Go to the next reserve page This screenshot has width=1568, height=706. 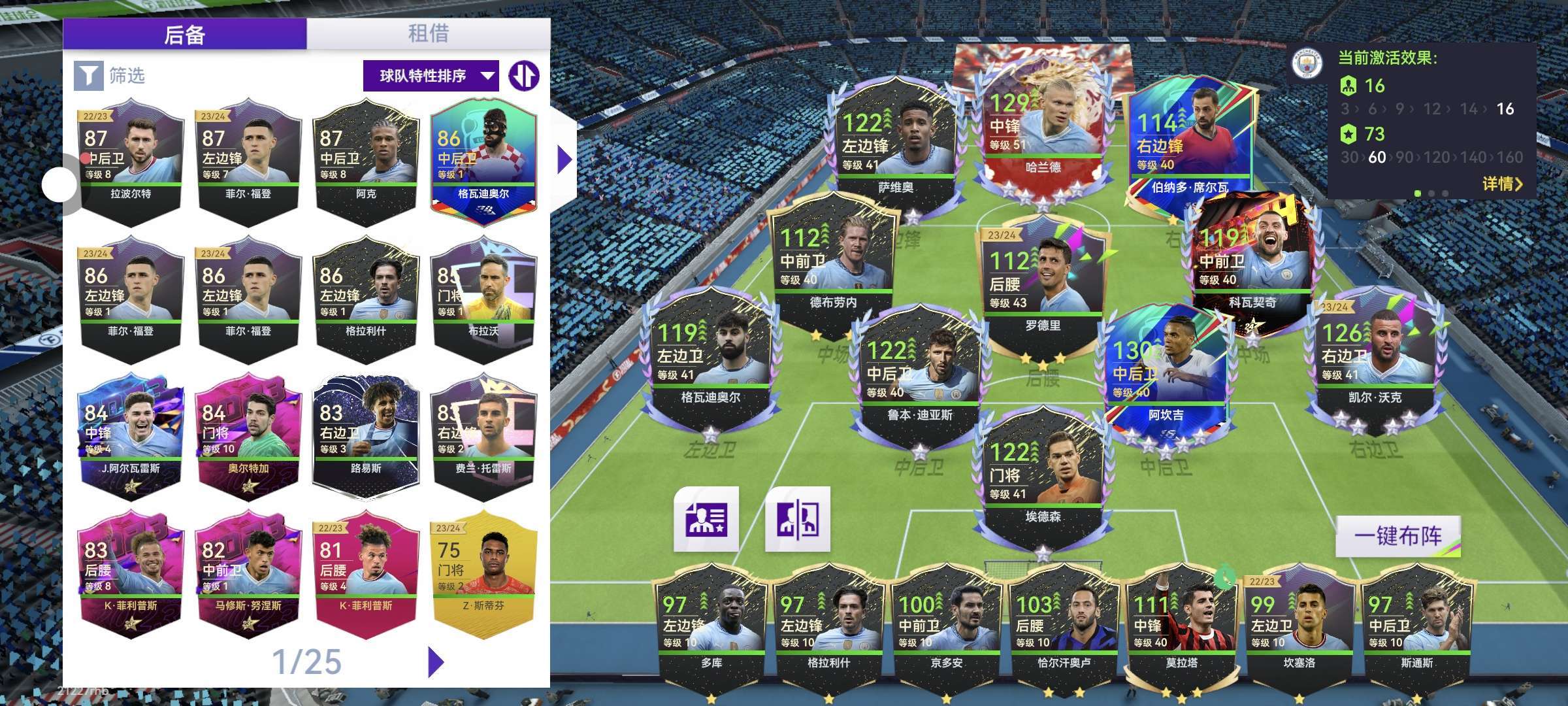click(436, 662)
